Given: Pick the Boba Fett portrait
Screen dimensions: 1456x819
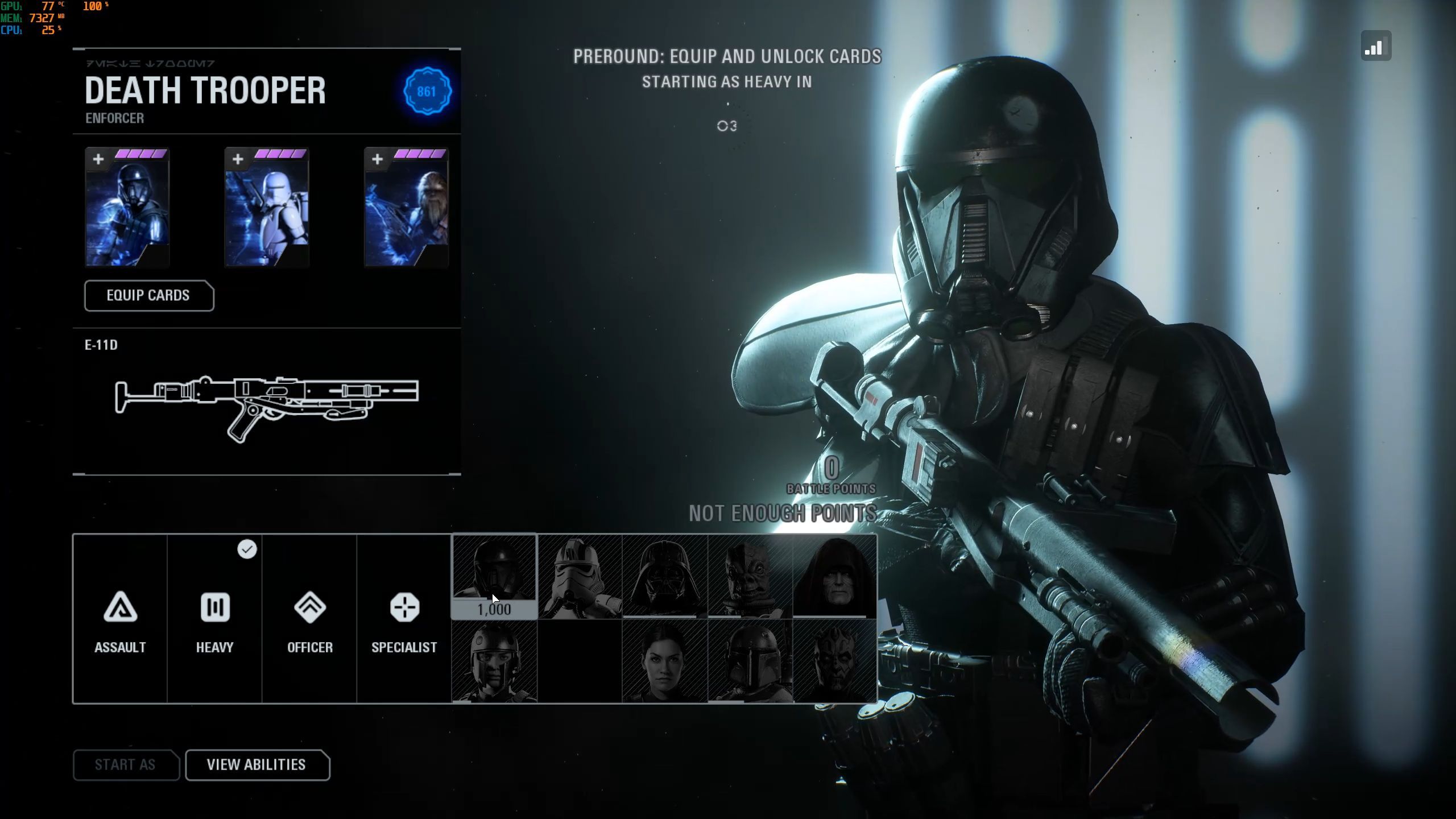Looking at the screenshot, I should click(750, 661).
